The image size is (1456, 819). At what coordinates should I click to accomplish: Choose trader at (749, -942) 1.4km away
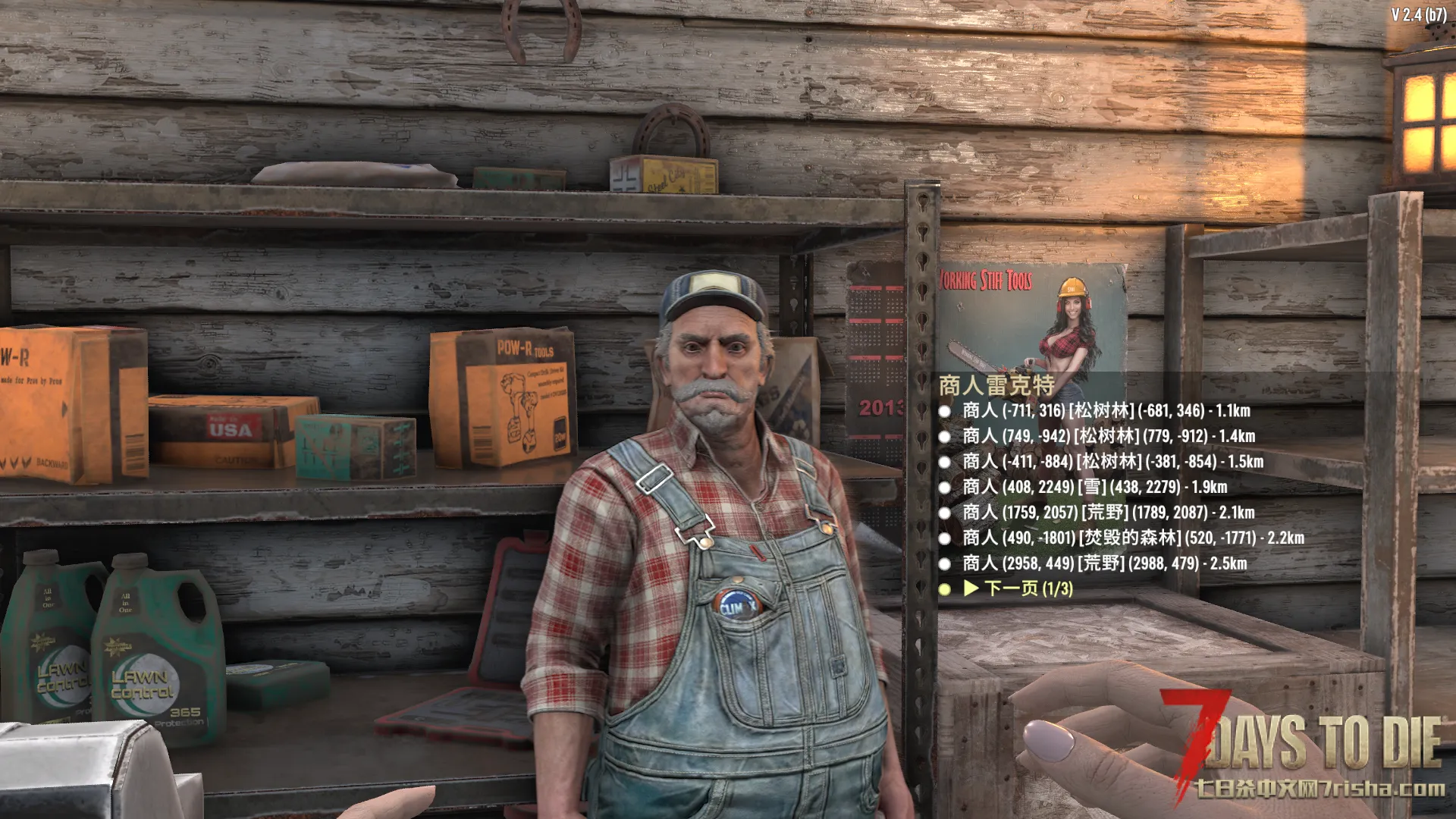pyautogui.click(x=1108, y=436)
